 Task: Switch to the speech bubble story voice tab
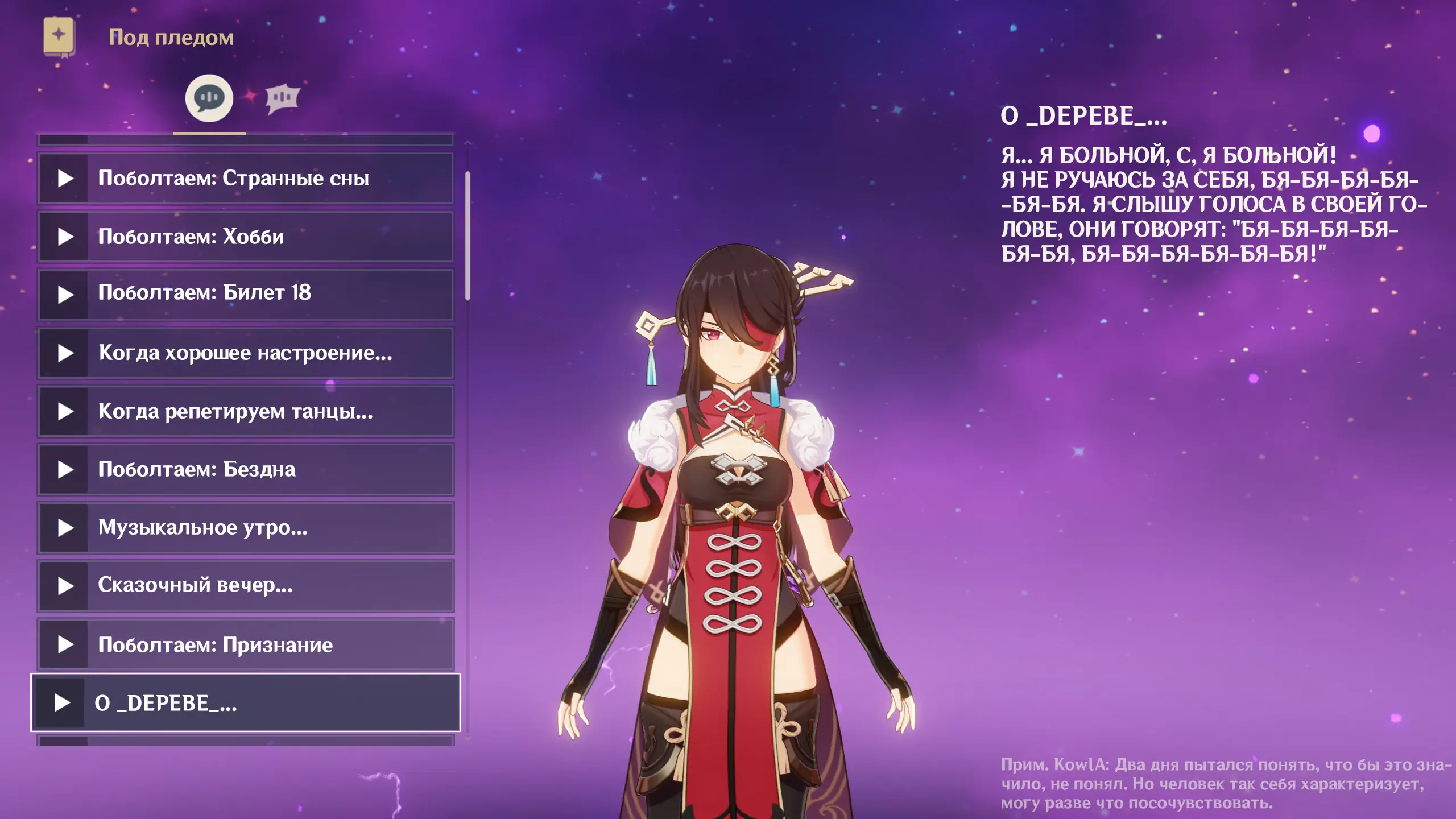coord(209,98)
